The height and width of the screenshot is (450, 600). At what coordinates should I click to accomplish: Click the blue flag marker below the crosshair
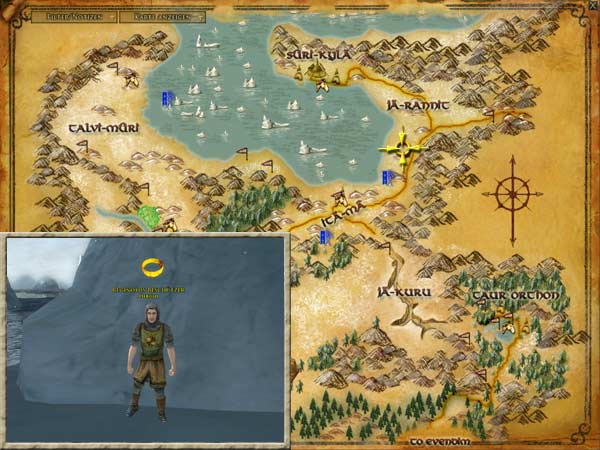coord(386,177)
